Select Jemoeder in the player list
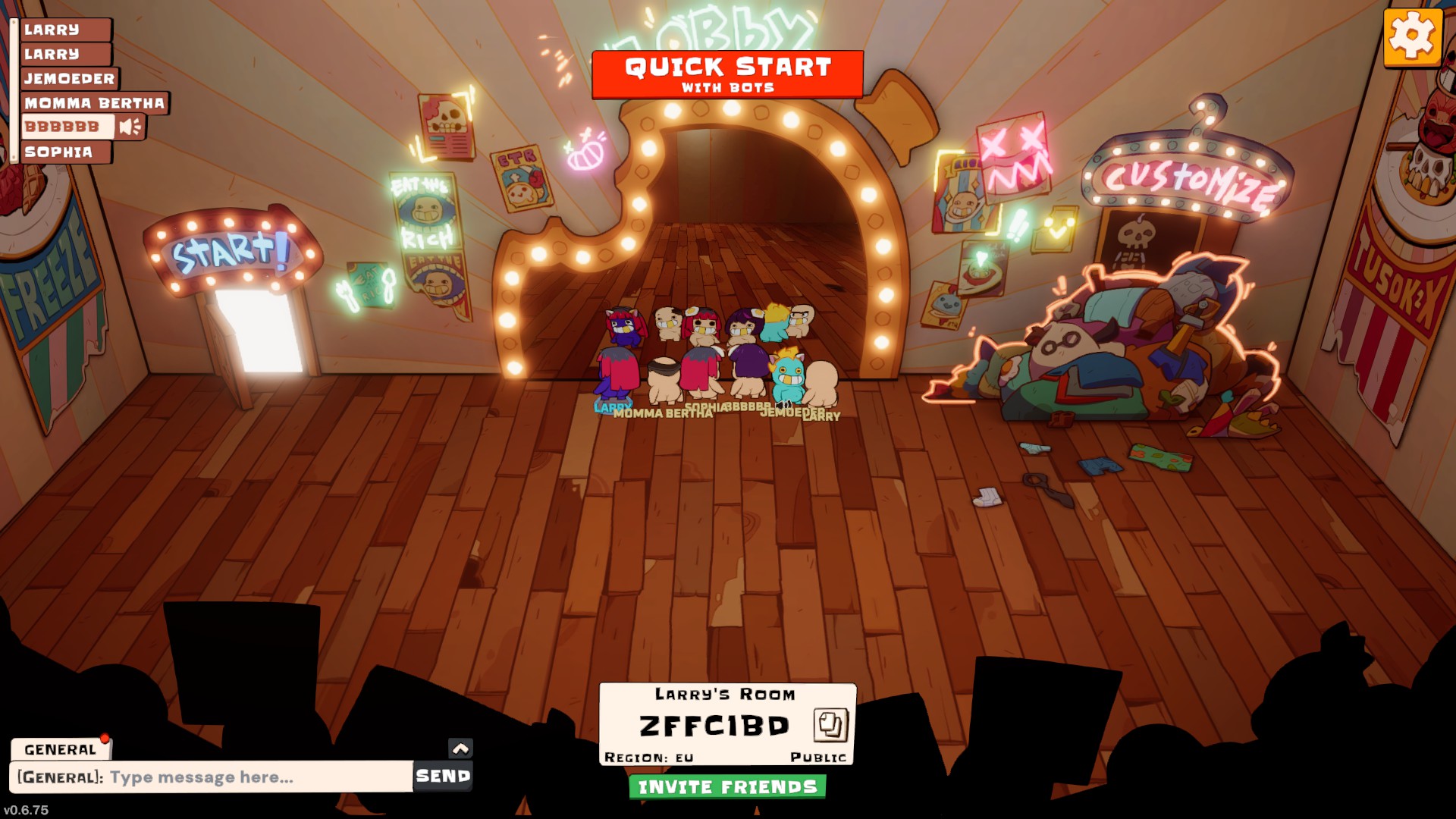 69,78
